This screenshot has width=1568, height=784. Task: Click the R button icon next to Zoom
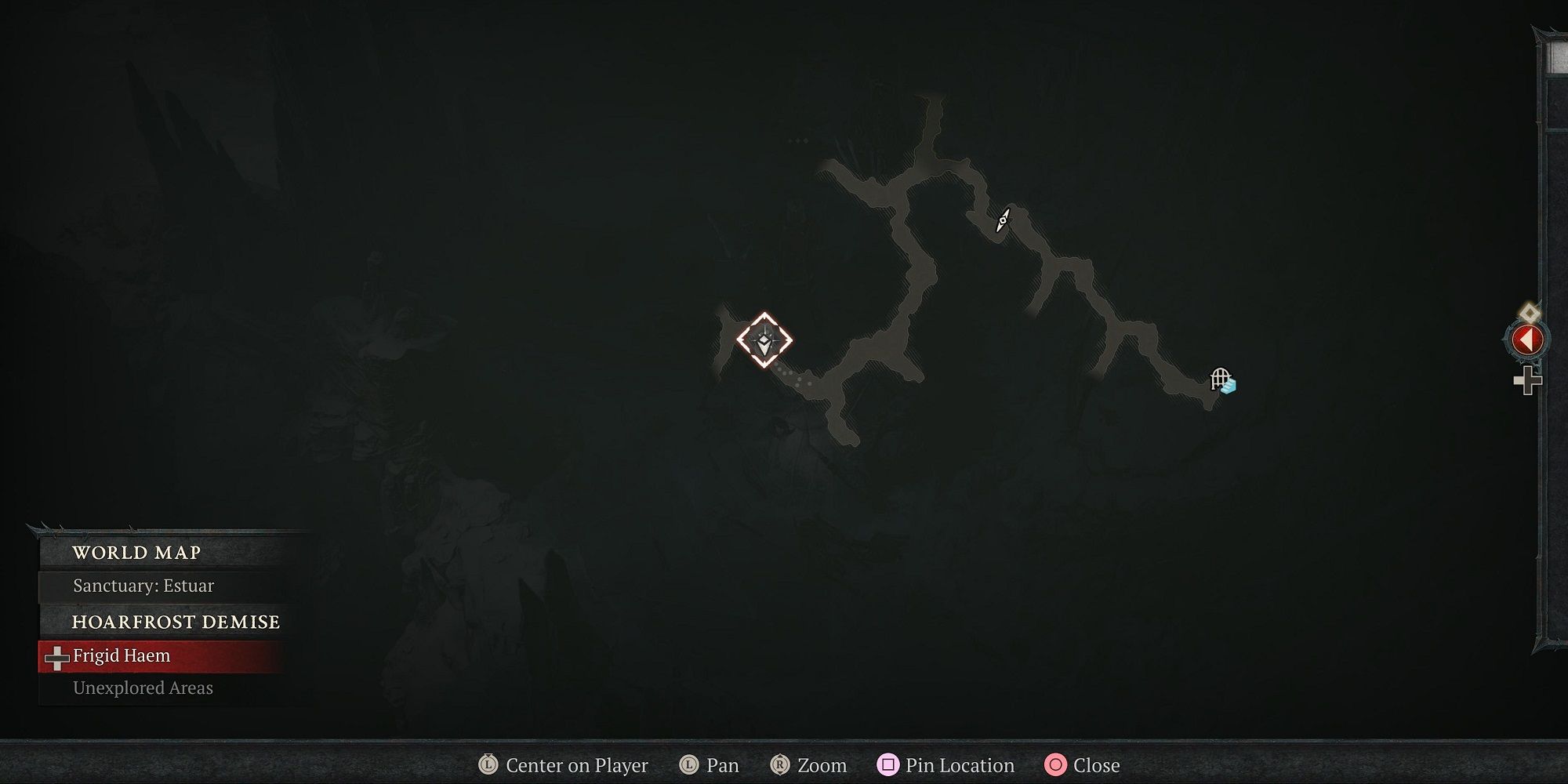coord(780,765)
